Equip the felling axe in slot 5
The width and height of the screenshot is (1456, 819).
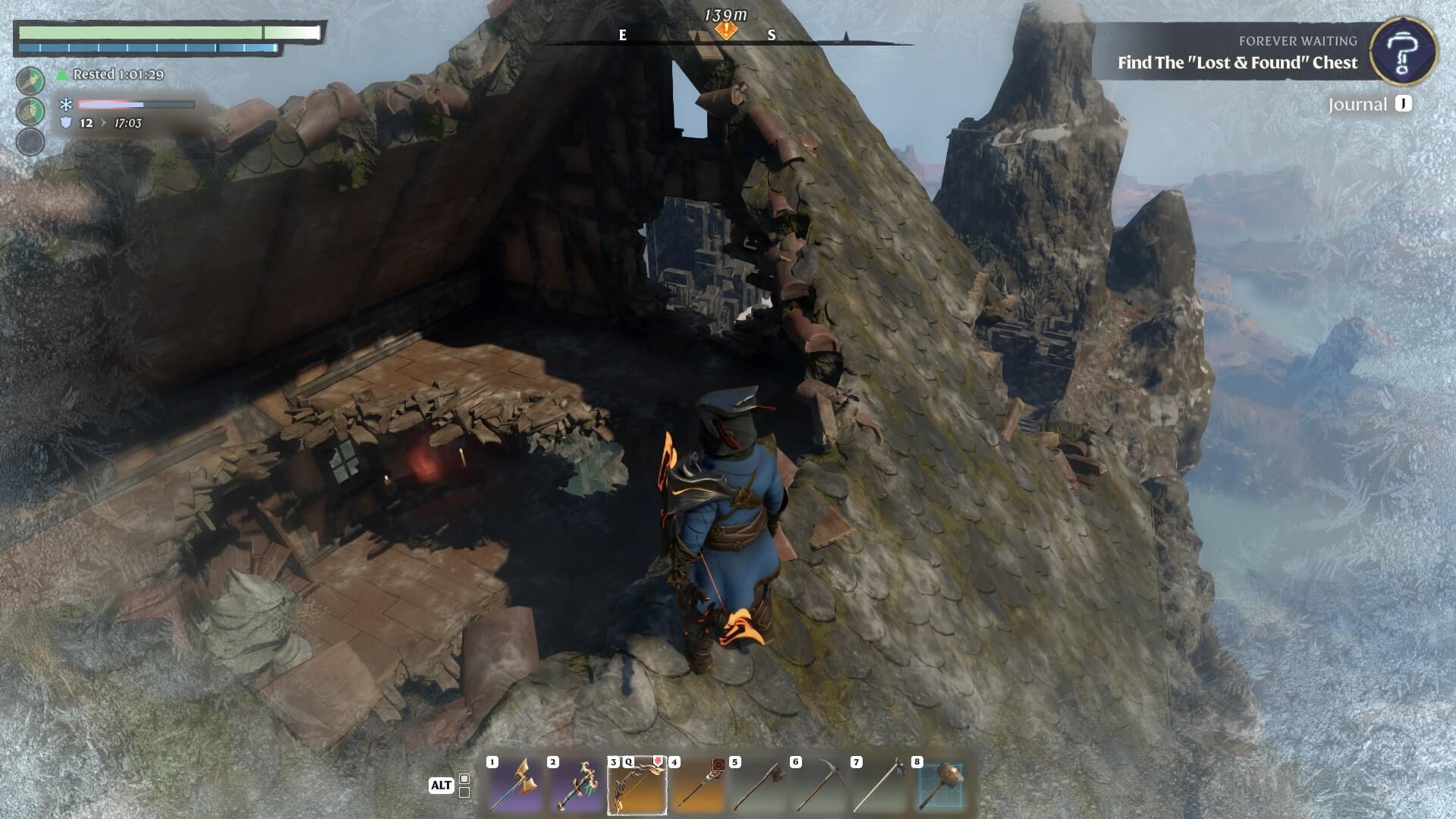758,786
